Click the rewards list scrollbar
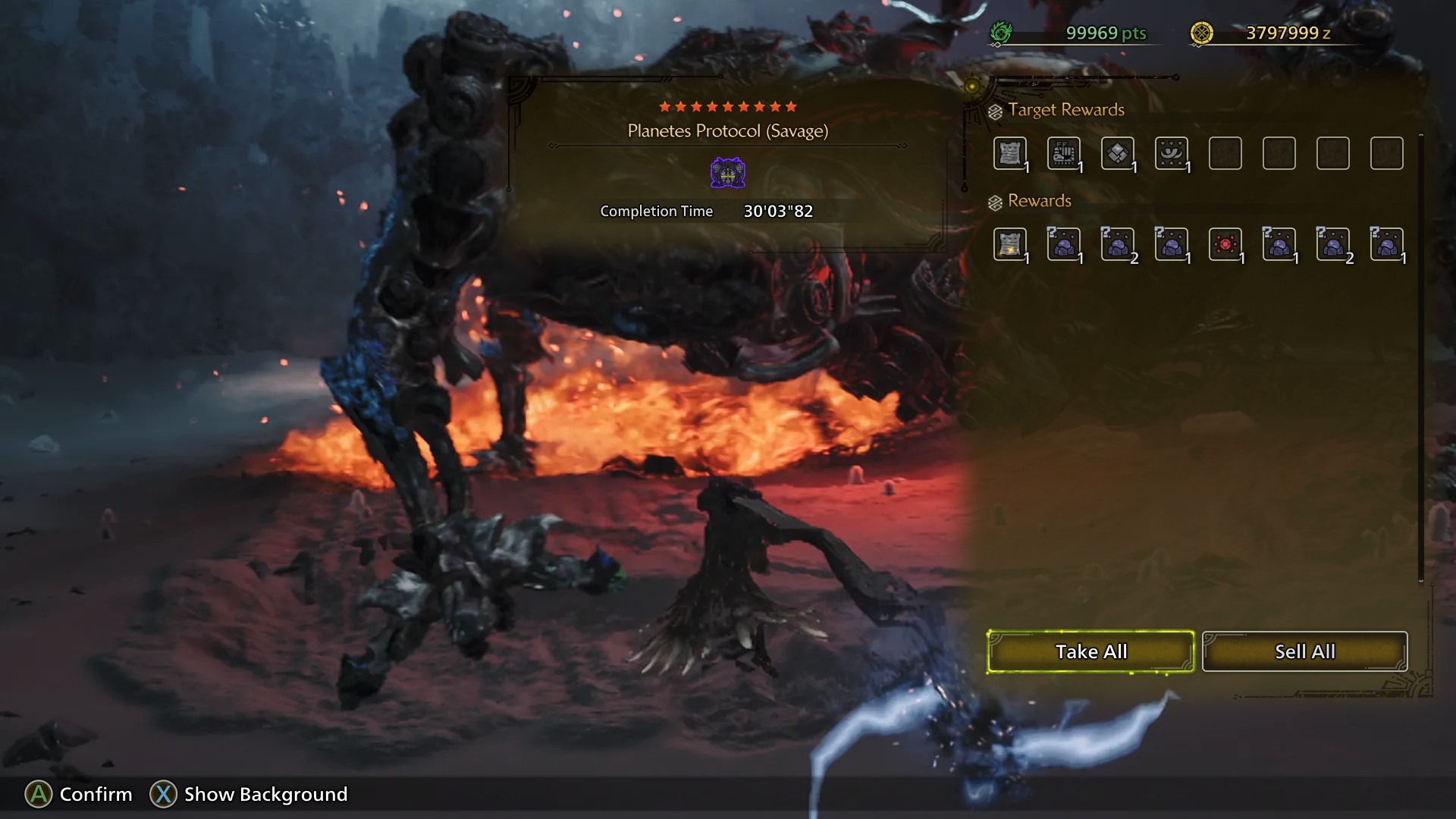This screenshot has height=819, width=1456. [x=1420, y=356]
